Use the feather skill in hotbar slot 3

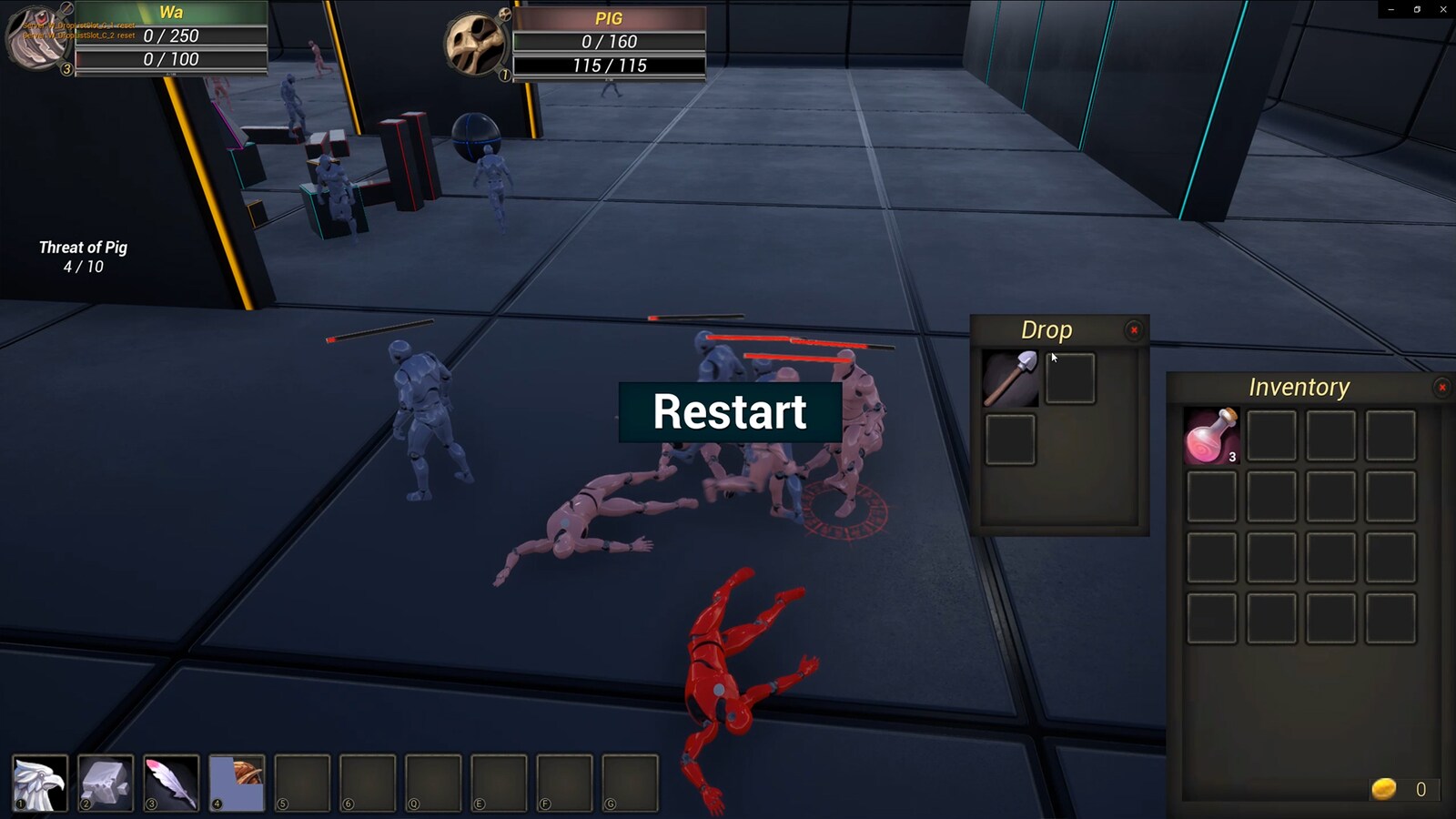tap(171, 784)
